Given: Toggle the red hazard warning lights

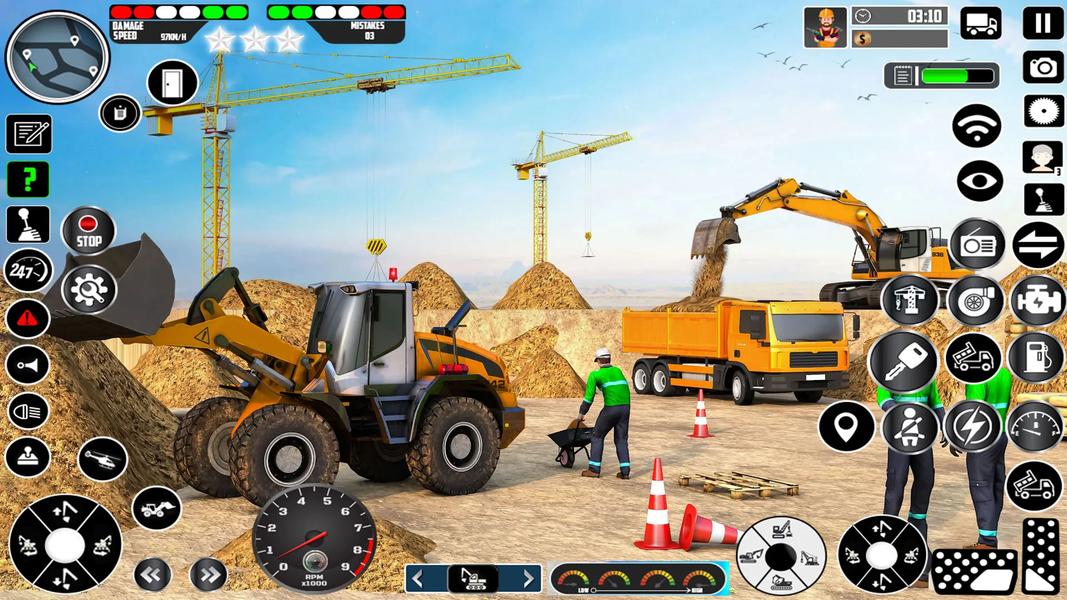Looking at the screenshot, I should [x=28, y=319].
